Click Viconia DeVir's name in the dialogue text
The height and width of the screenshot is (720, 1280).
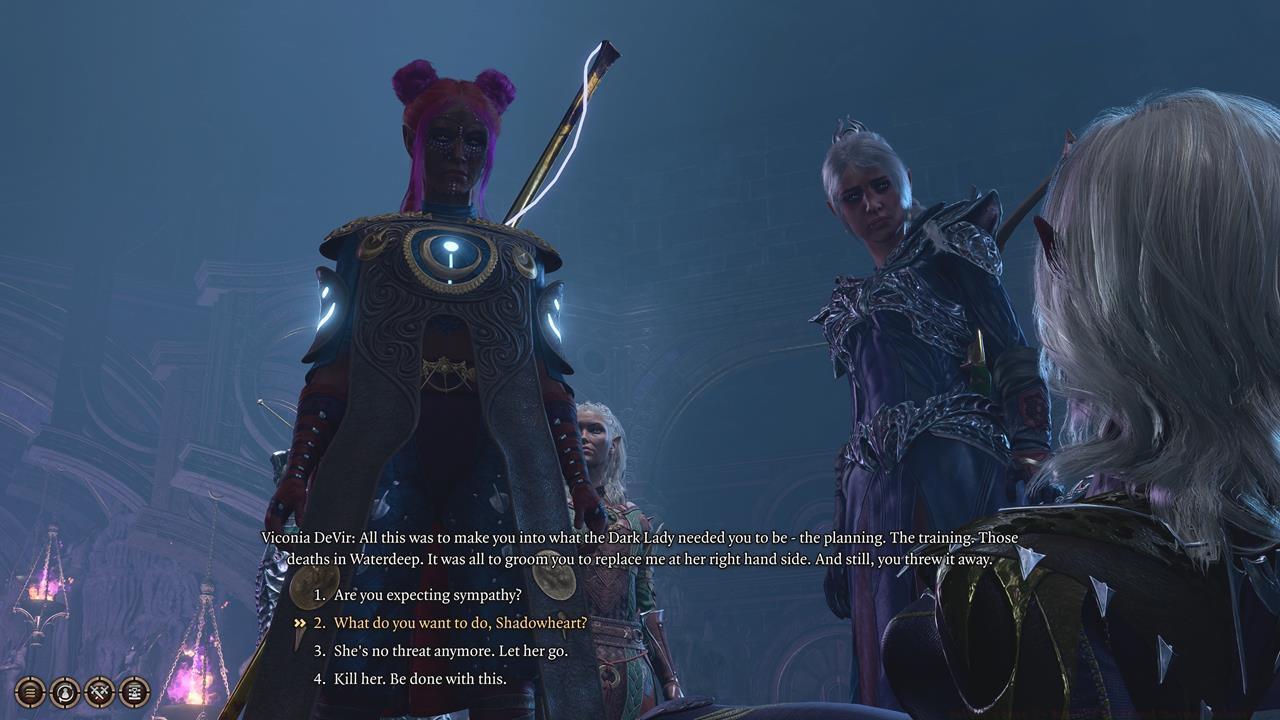[x=307, y=536]
